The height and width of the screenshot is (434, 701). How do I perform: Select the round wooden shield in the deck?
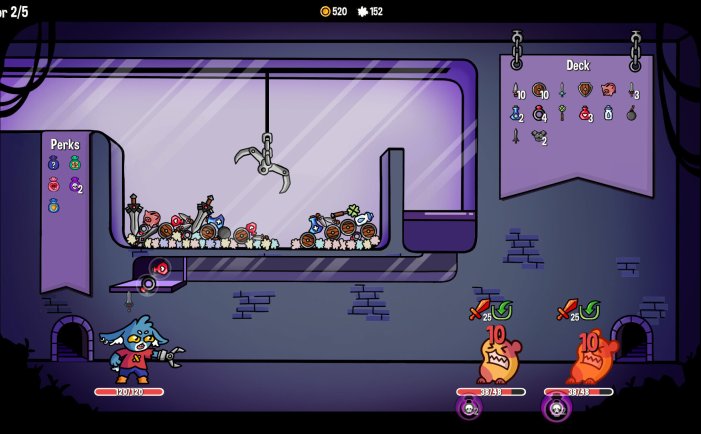pyautogui.click(x=539, y=90)
